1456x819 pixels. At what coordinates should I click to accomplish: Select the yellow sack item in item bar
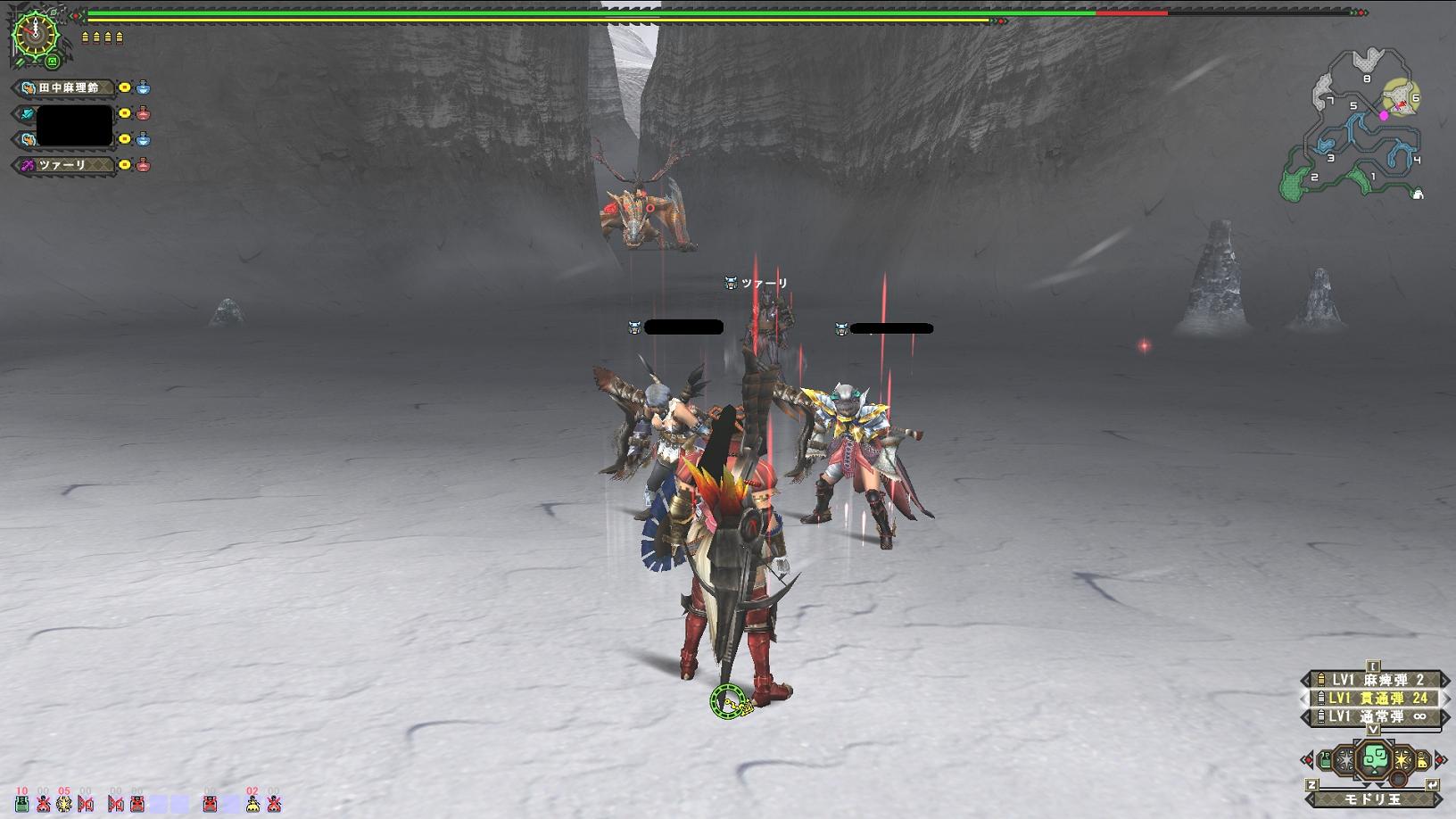[x=1421, y=761]
